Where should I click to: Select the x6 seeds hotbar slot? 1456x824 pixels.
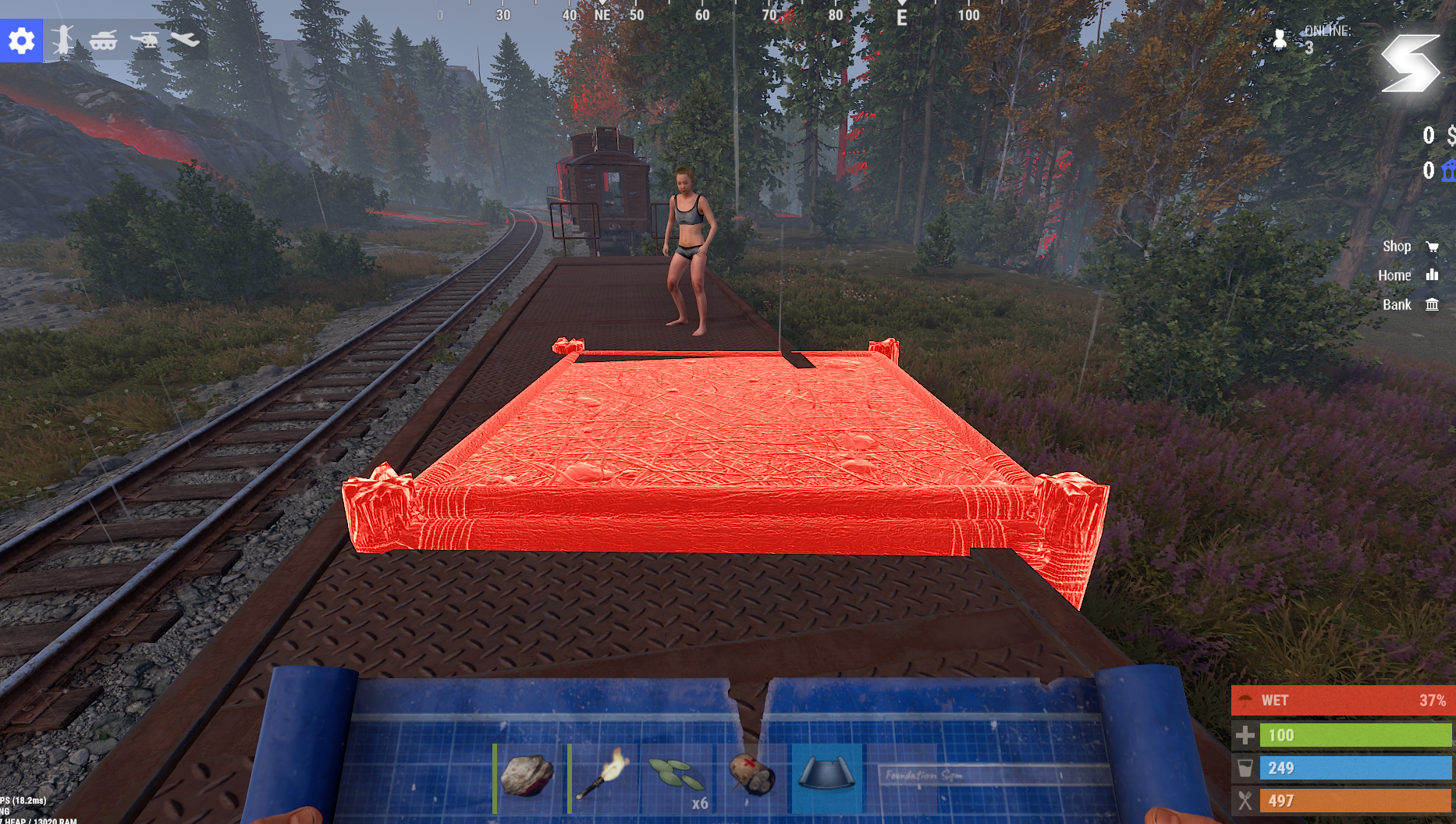(677, 777)
